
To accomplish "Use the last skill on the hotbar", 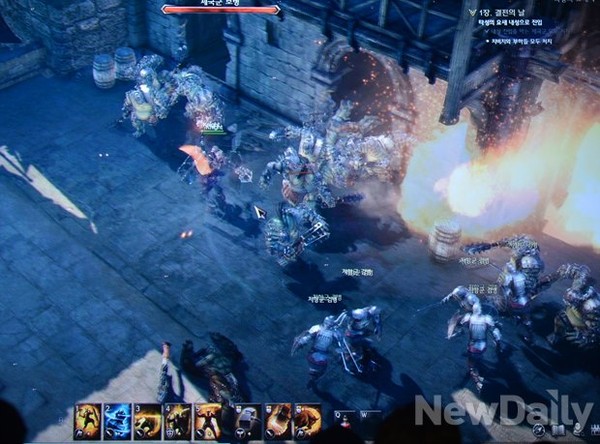I will [x=307, y=419].
